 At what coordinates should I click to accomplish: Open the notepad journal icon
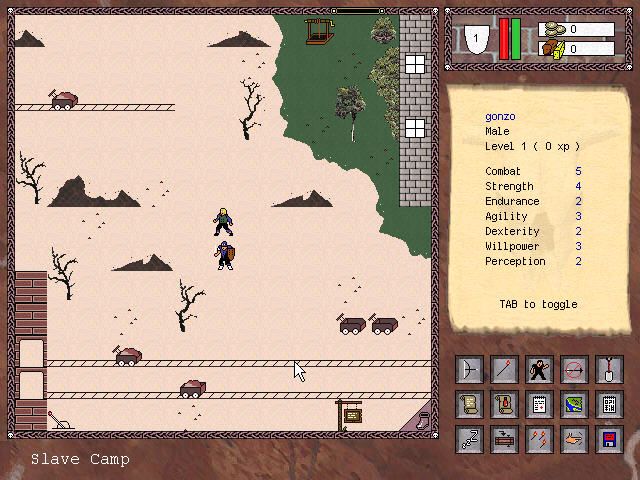click(x=539, y=405)
